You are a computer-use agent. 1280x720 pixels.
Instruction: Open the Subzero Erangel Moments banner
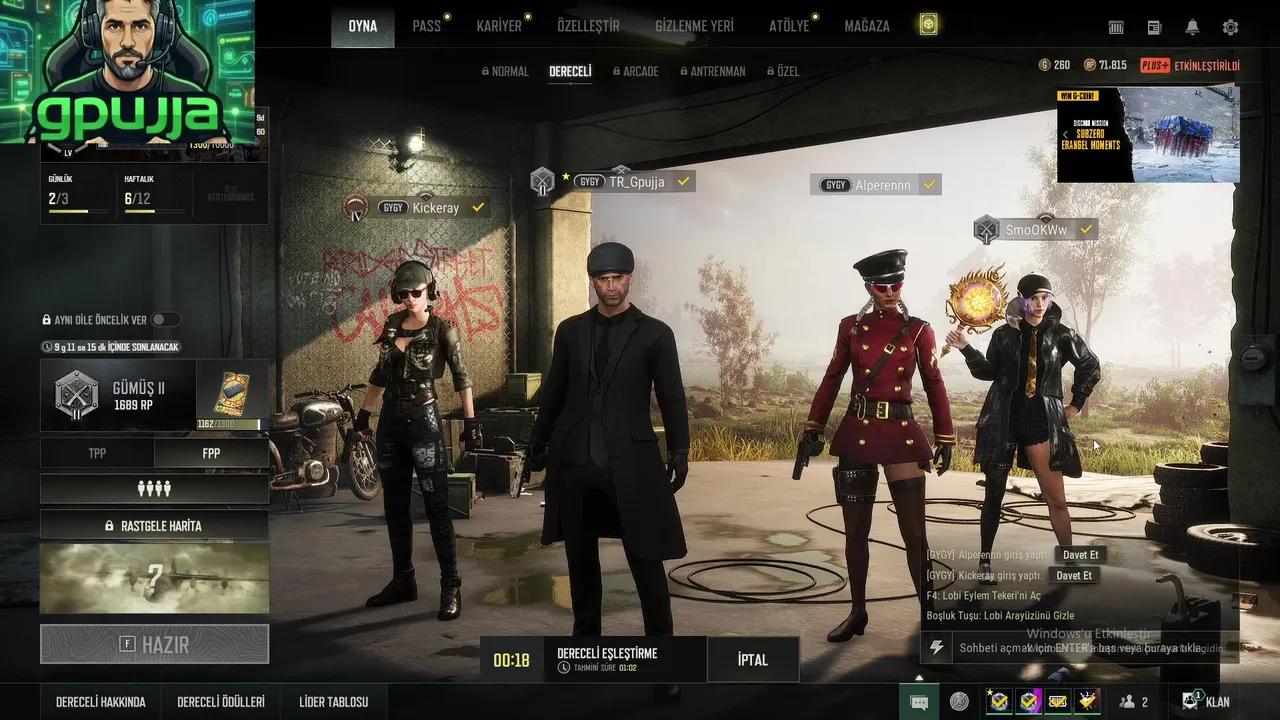[1148, 135]
